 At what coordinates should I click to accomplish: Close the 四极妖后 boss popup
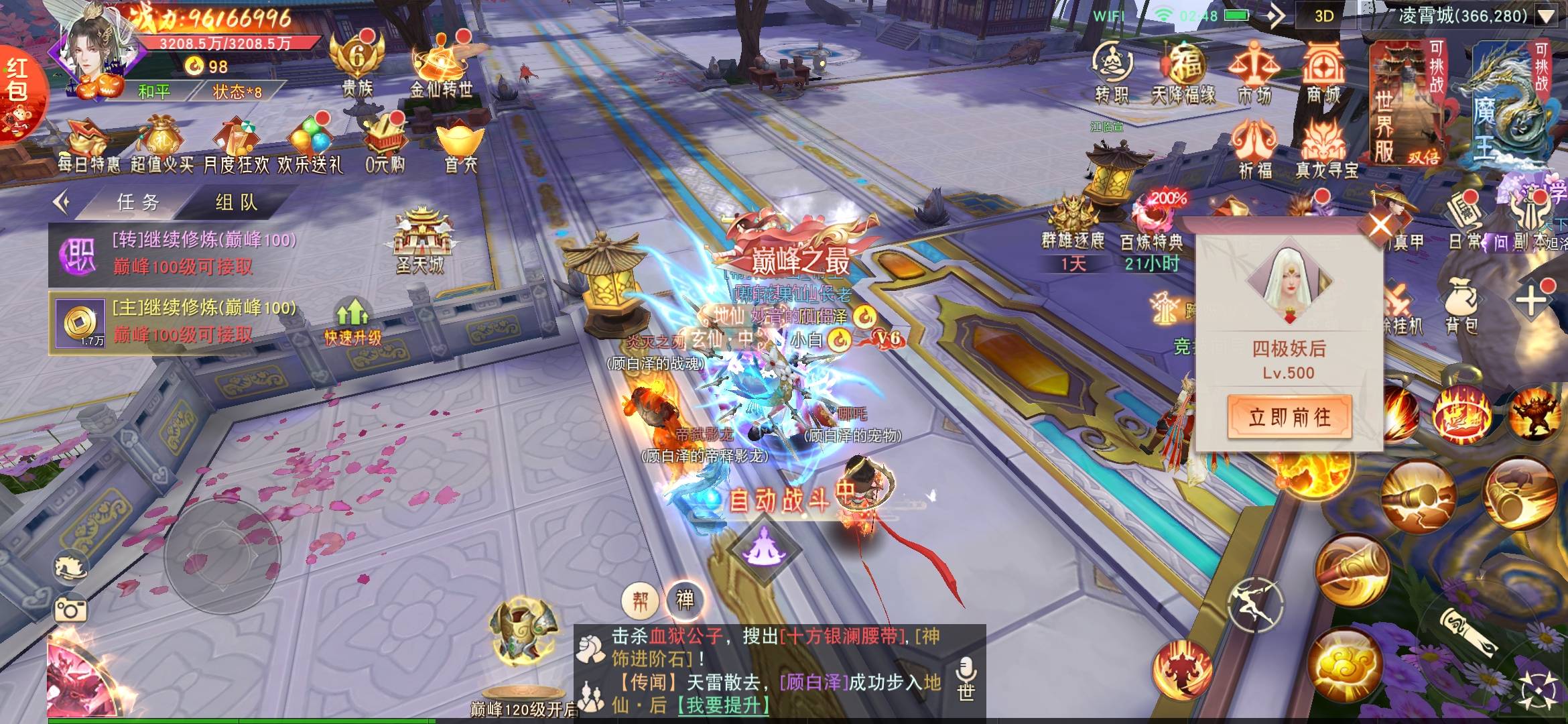pos(1380,225)
